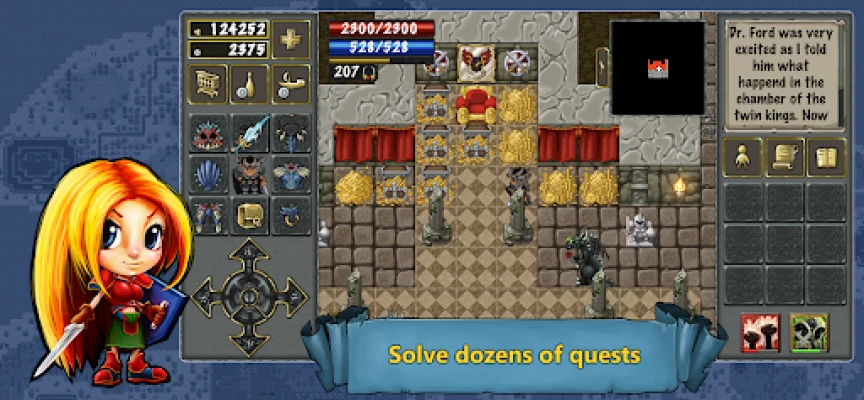Open the quest scroll log
The image size is (864, 400).
(786, 159)
